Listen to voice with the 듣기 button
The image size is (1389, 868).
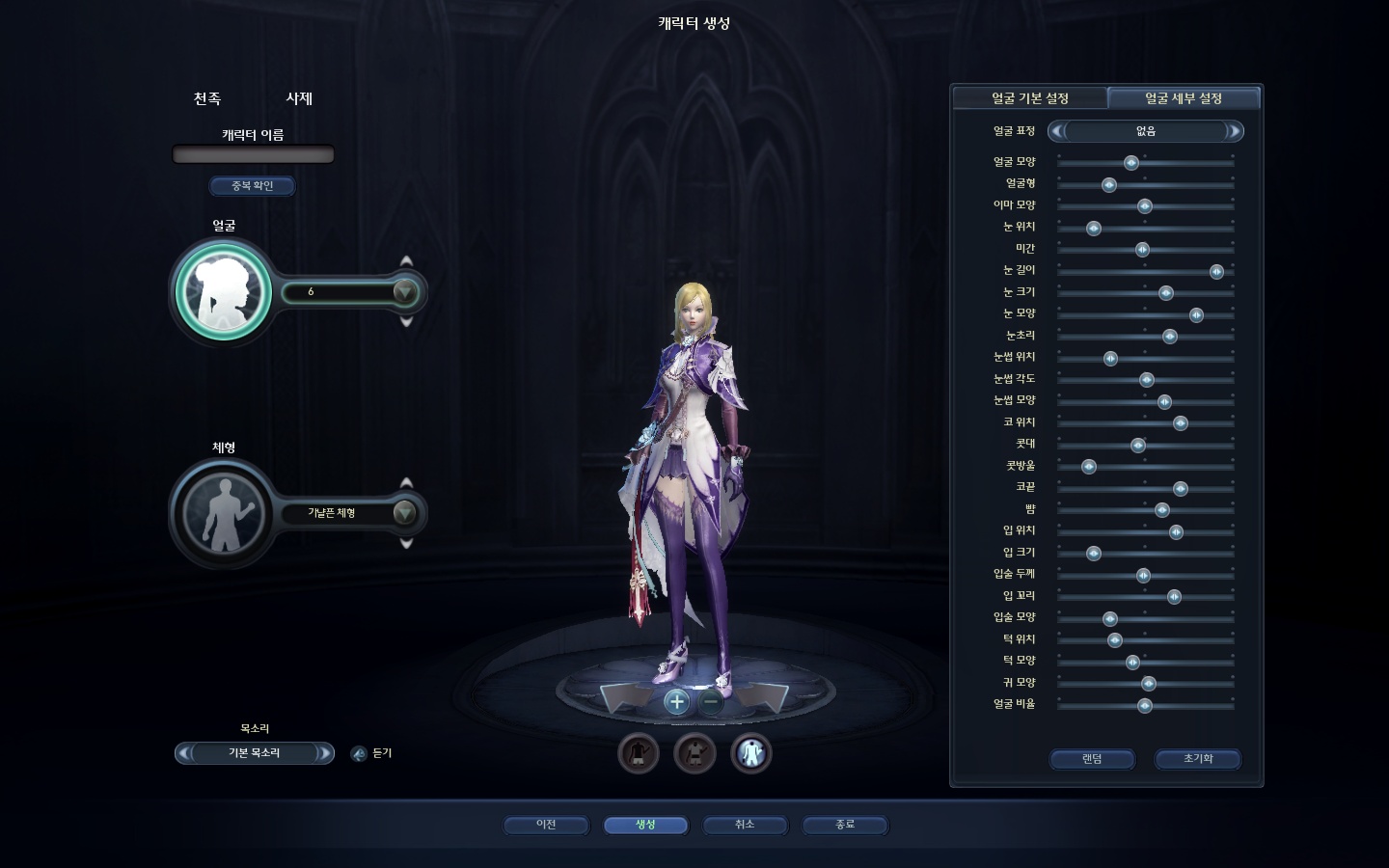click(x=359, y=753)
